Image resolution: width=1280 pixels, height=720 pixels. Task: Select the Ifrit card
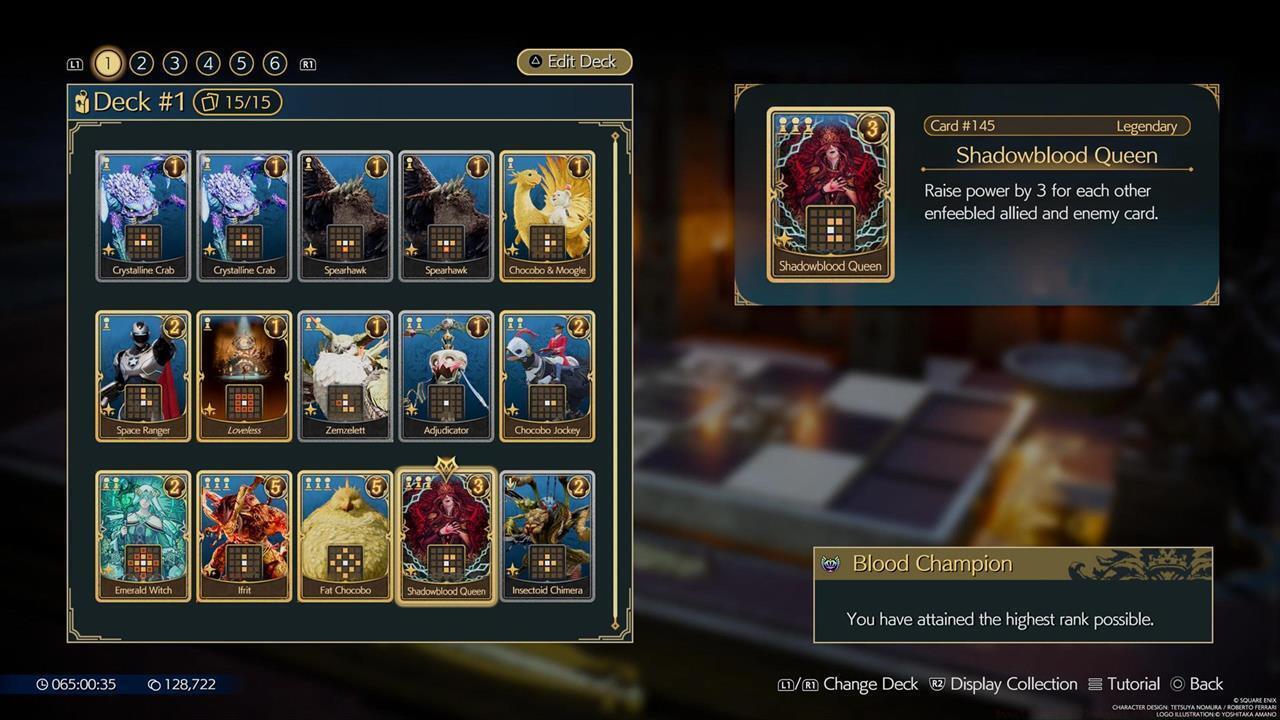[244, 535]
